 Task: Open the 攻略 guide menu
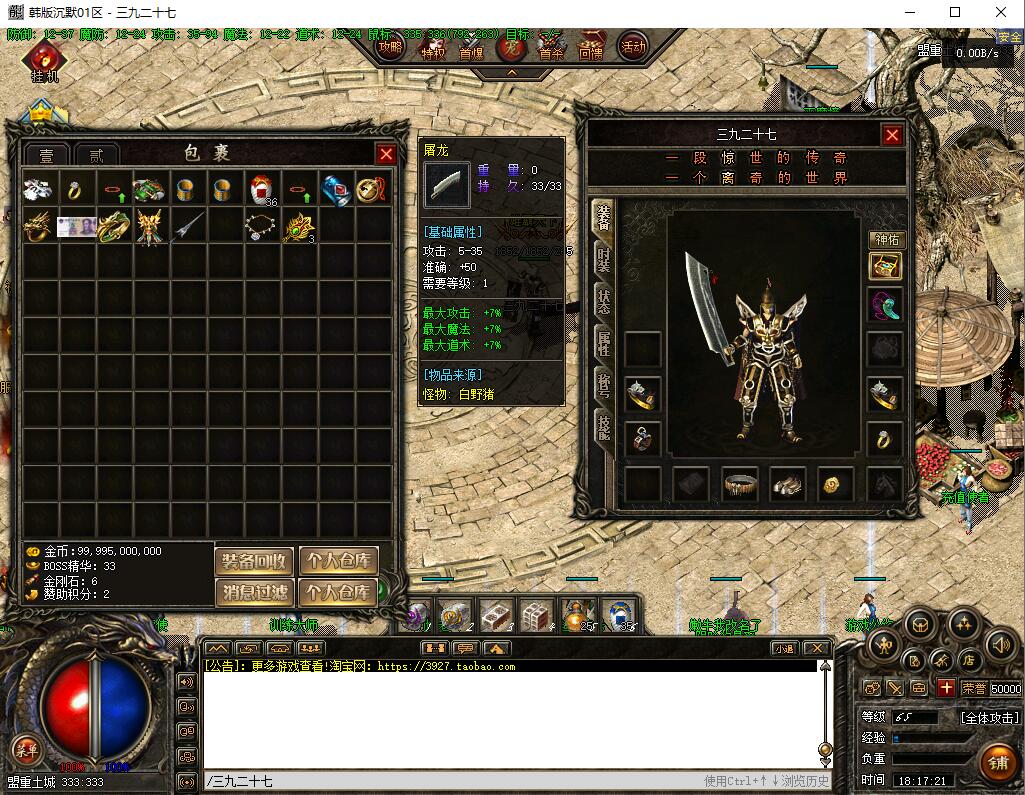pos(390,47)
